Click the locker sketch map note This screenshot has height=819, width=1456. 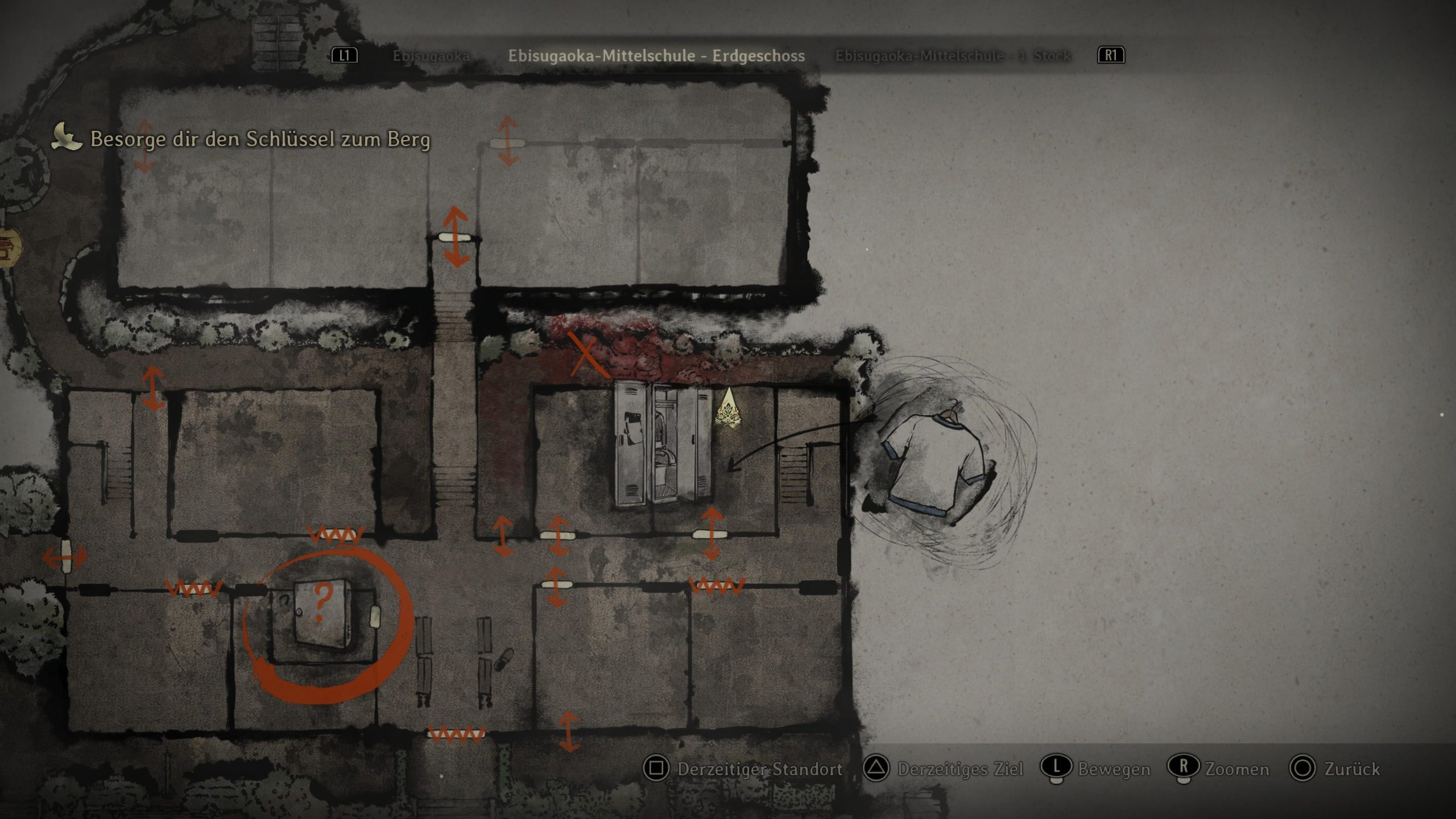(663, 444)
